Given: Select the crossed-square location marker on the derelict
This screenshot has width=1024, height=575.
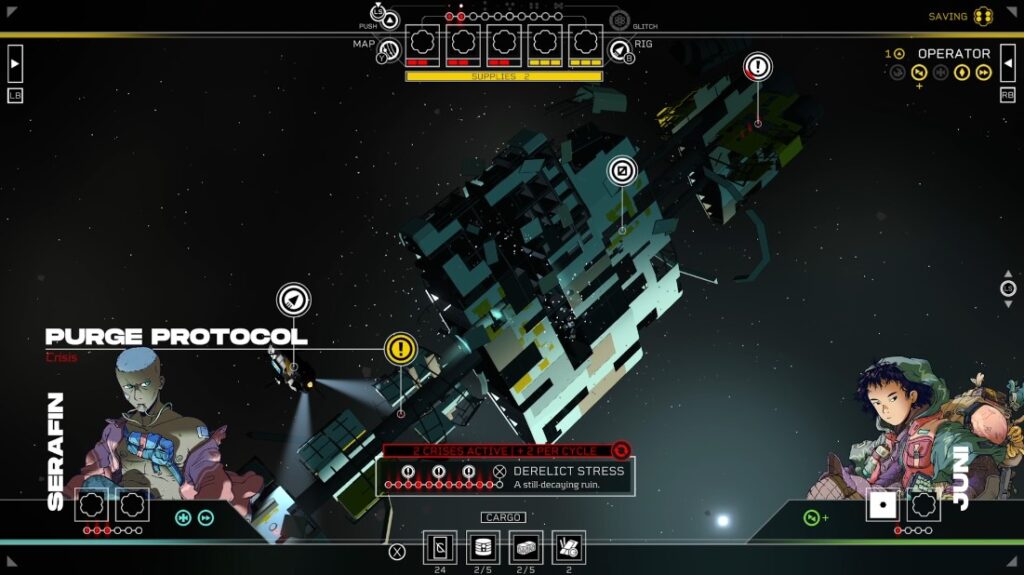Looking at the screenshot, I should [x=622, y=172].
